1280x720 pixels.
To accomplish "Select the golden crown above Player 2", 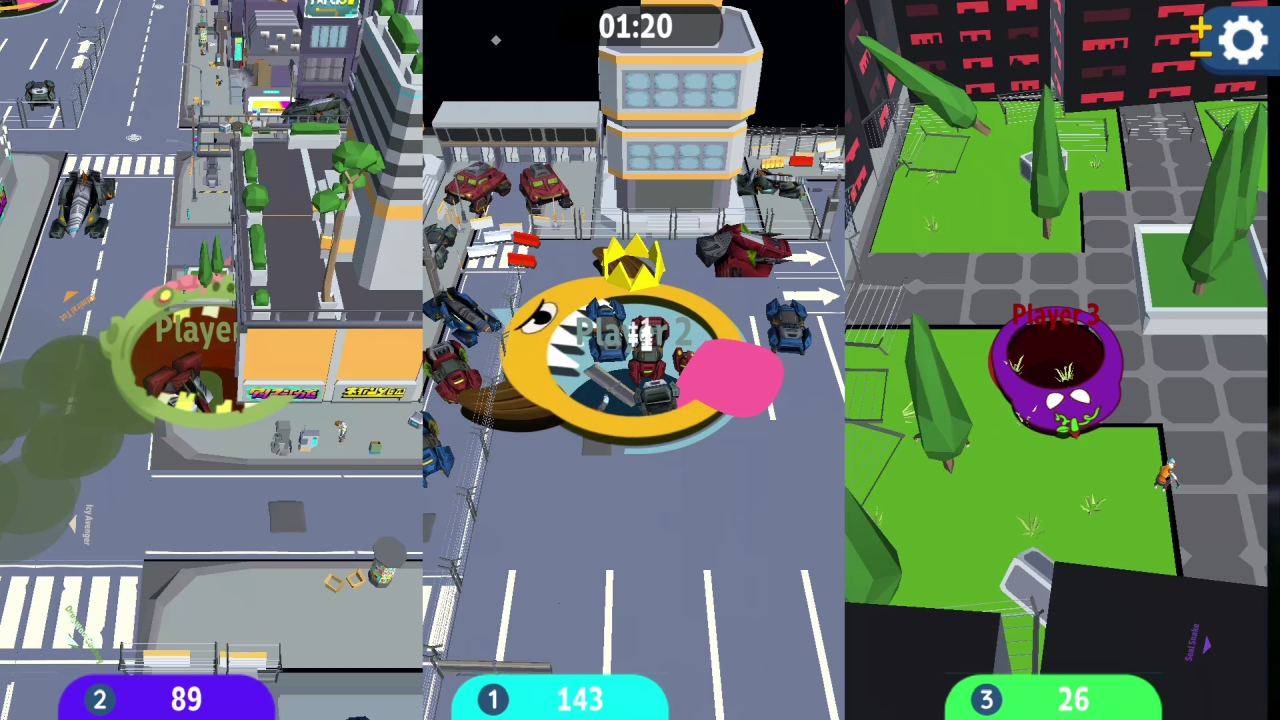I will click(x=632, y=262).
